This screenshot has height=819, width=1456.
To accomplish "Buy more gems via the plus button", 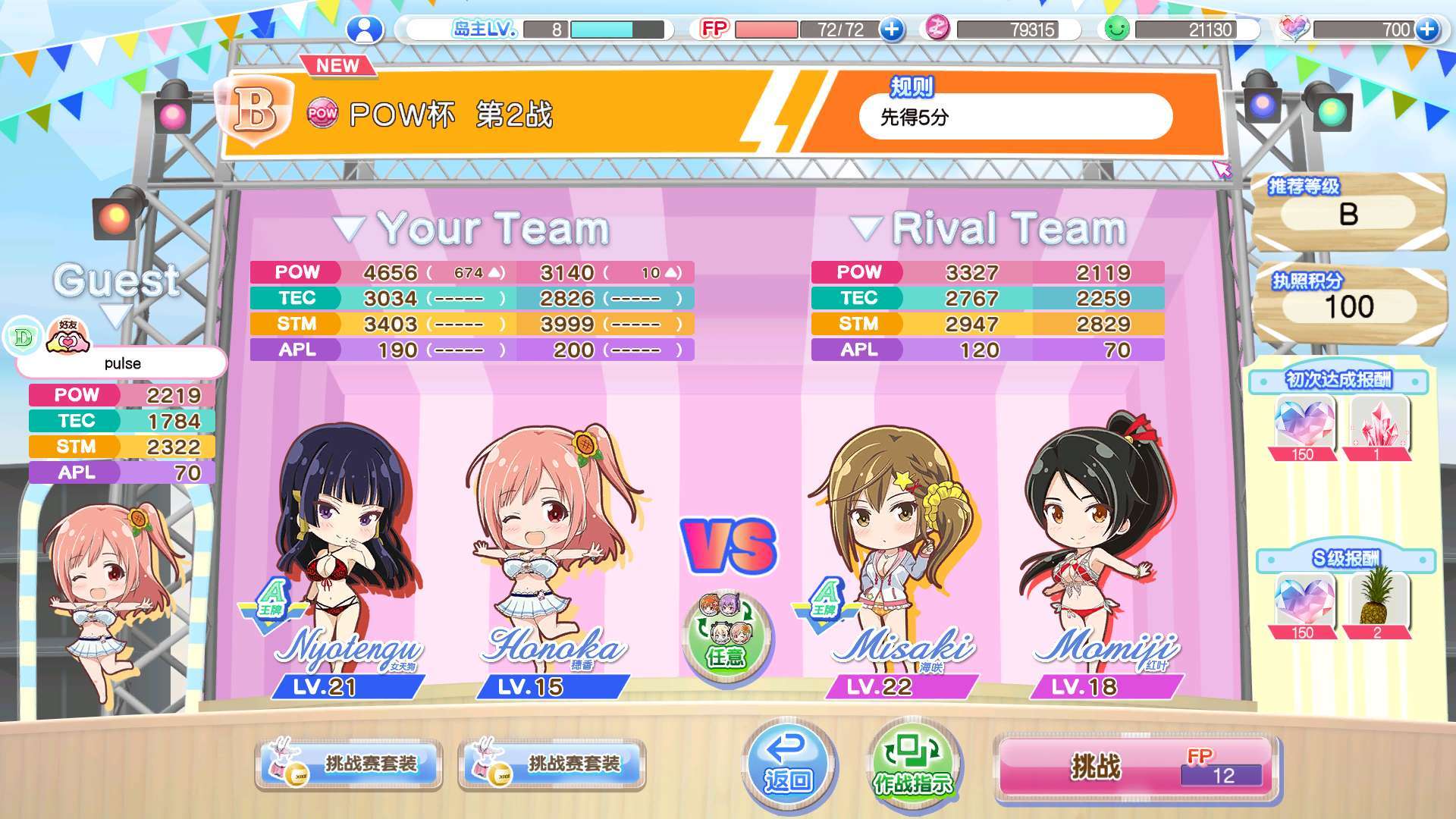I will tap(1426, 30).
